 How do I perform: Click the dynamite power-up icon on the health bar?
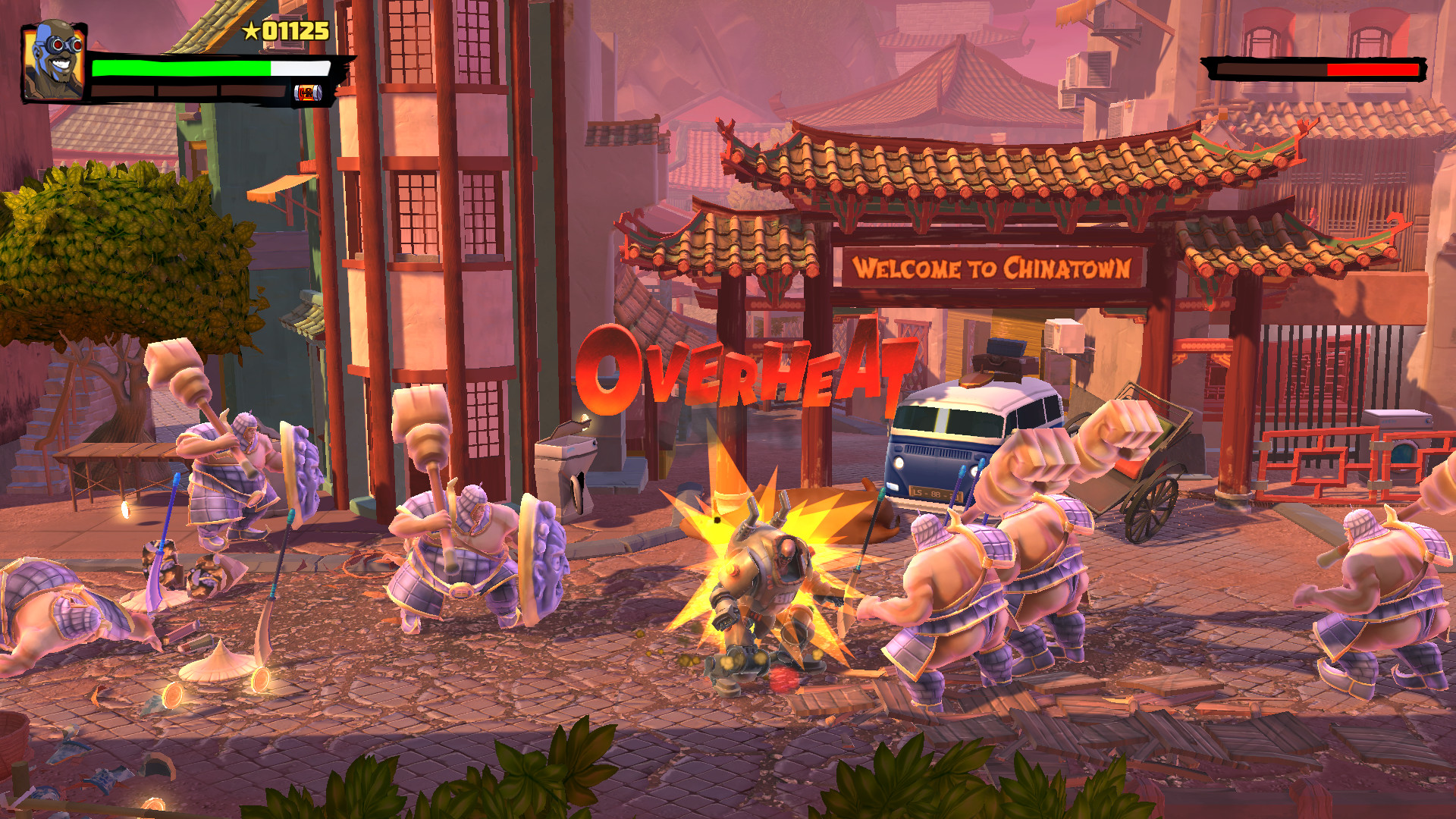coord(309,94)
